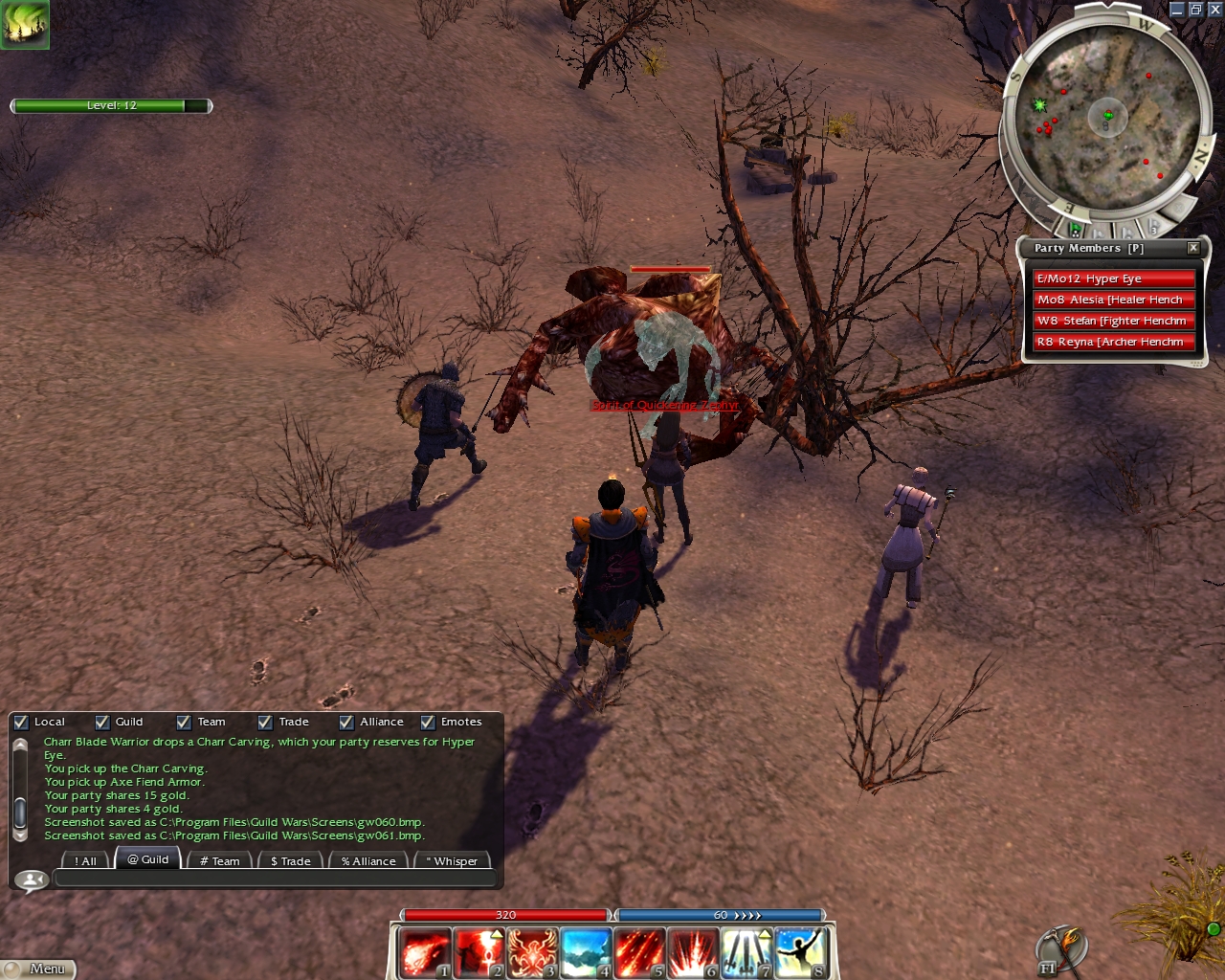Close the Party Members panel
This screenshot has height=980, width=1225.
pos(1193,248)
